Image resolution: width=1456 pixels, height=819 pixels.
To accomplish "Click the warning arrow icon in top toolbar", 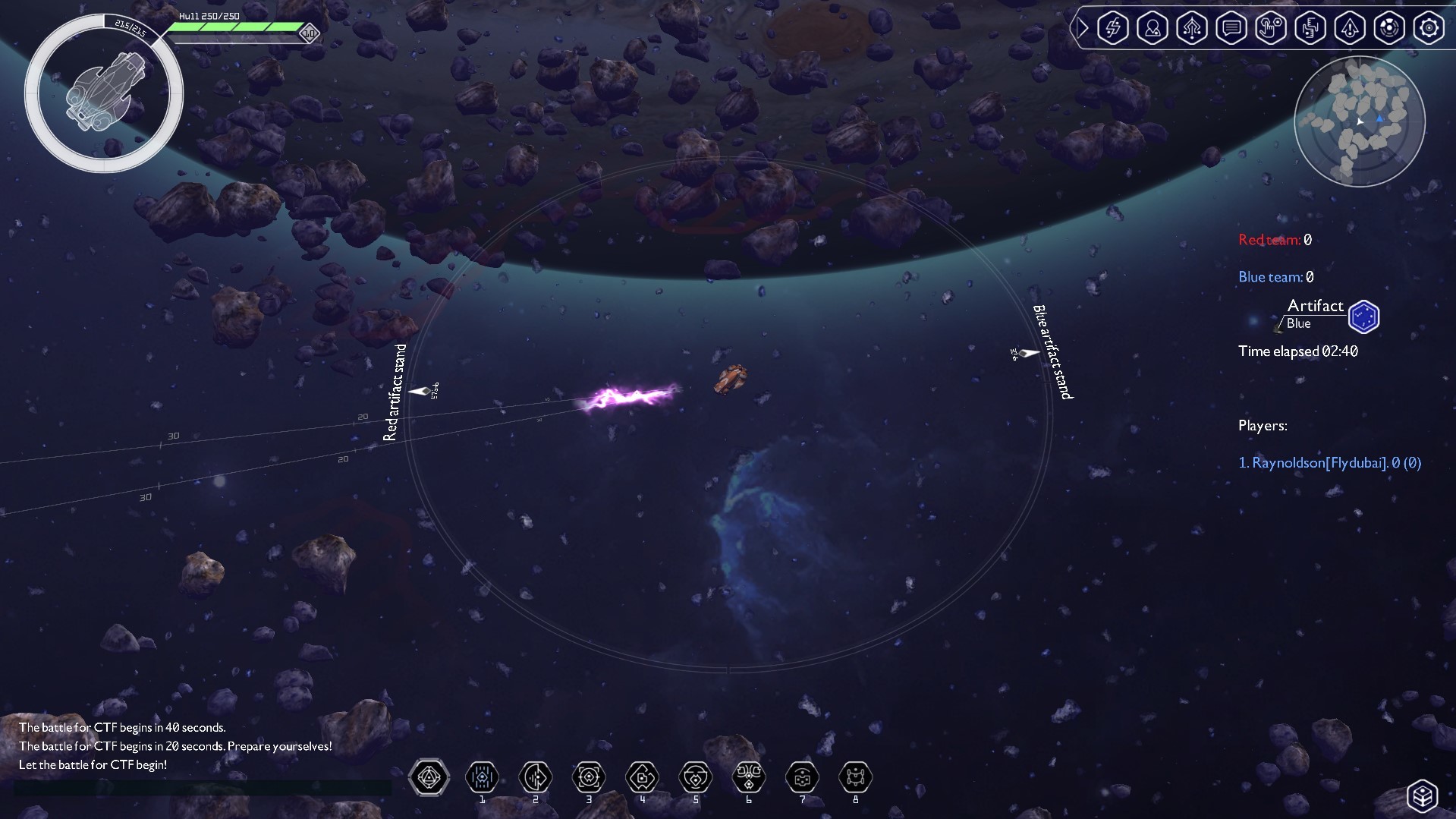I will pyautogui.click(x=1350, y=27).
